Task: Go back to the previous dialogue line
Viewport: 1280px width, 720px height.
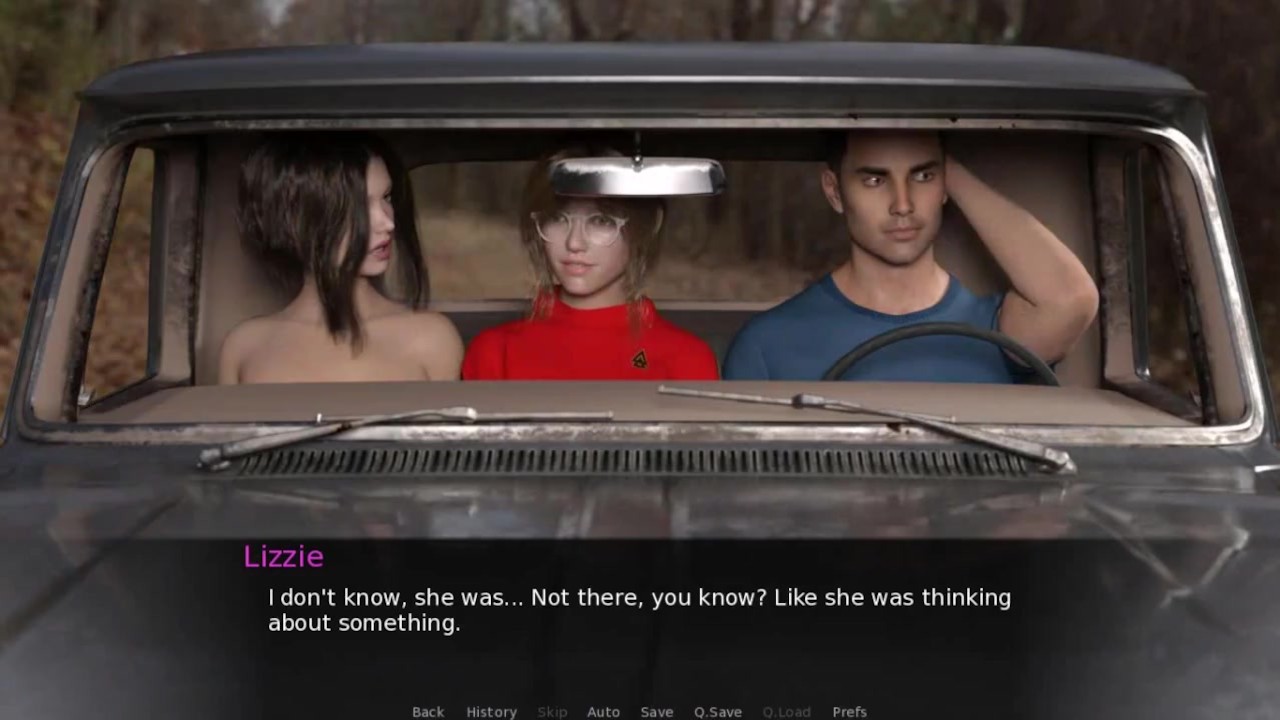Action: [x=427, y=711]
